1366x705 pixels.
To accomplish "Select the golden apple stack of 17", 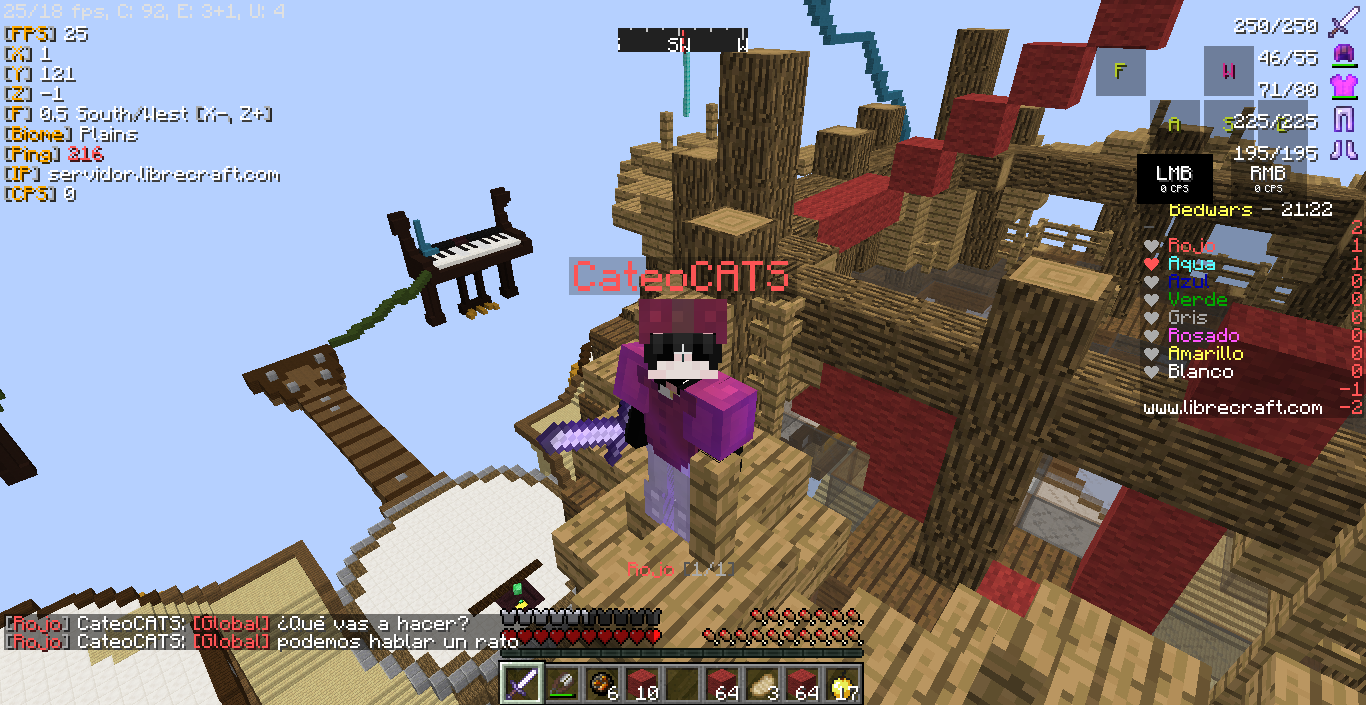I will [x=842, y=684].
